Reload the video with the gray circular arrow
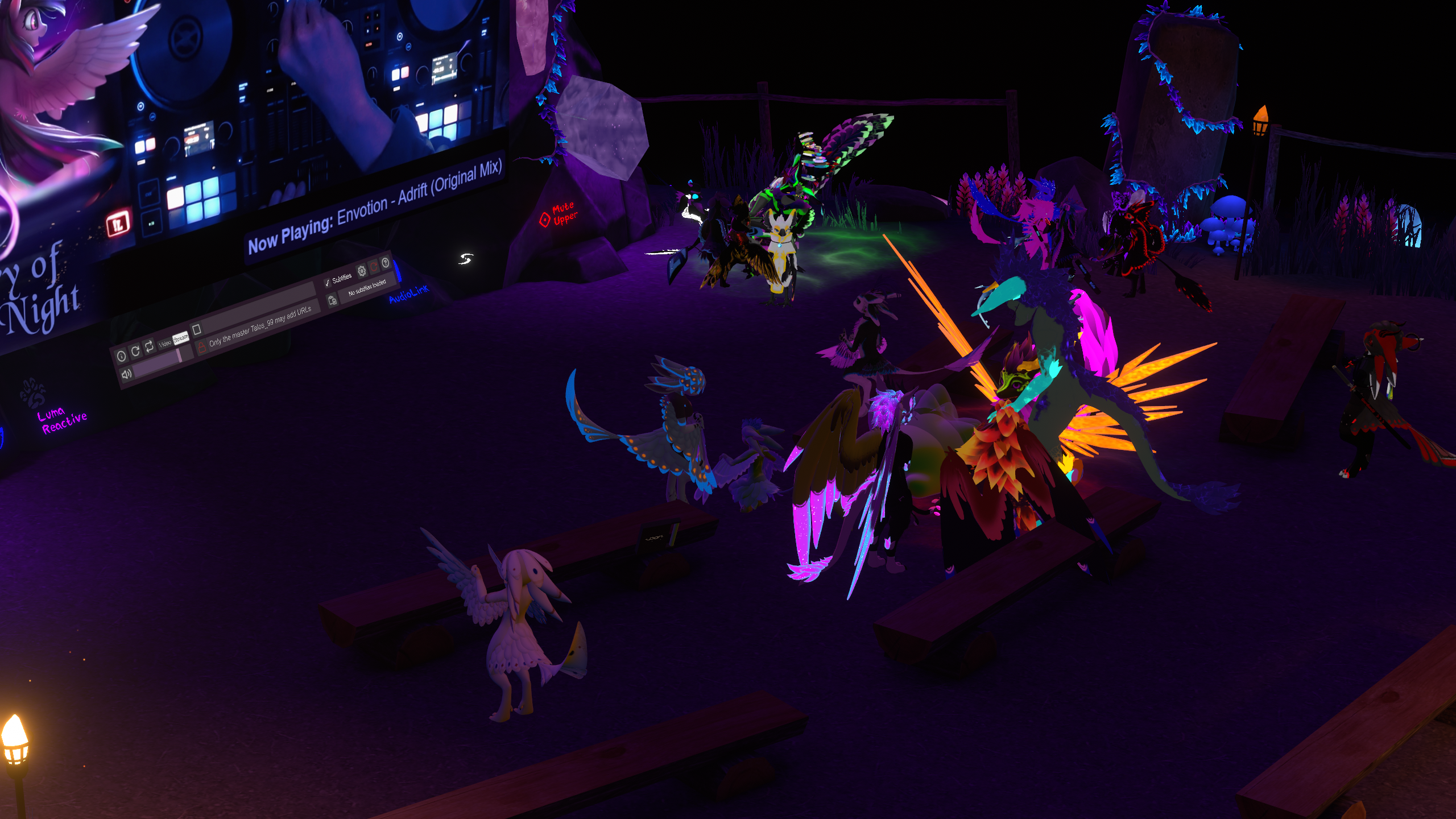 click(135, 351)
